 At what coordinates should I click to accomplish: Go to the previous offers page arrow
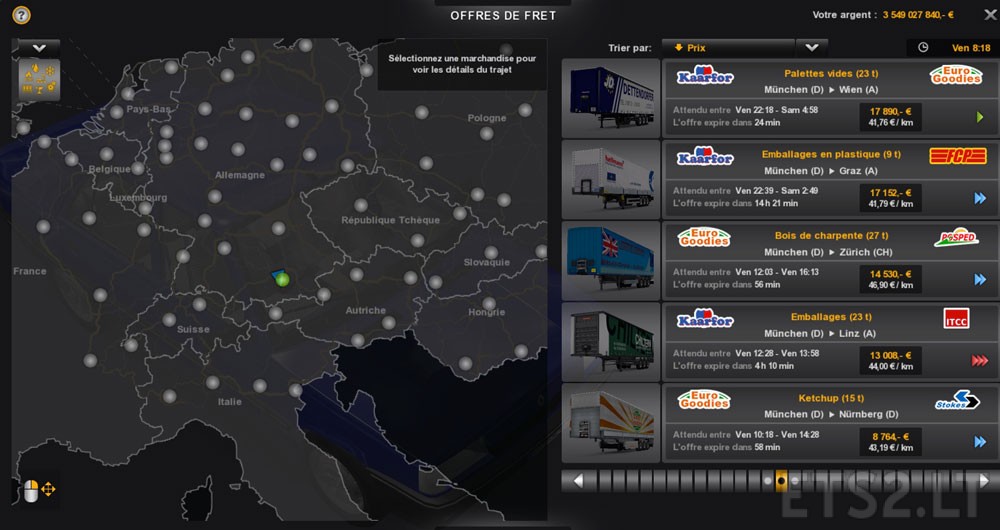pos(577,480)
